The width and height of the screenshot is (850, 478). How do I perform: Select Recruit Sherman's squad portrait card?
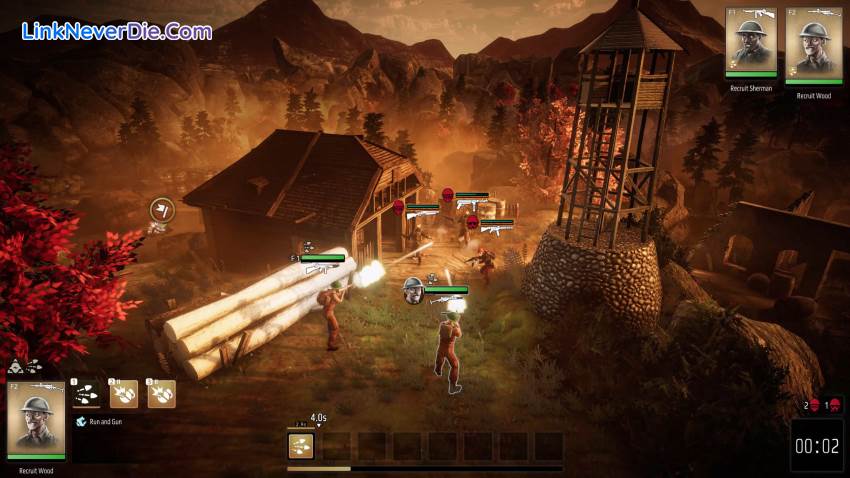tap(751, 44)
